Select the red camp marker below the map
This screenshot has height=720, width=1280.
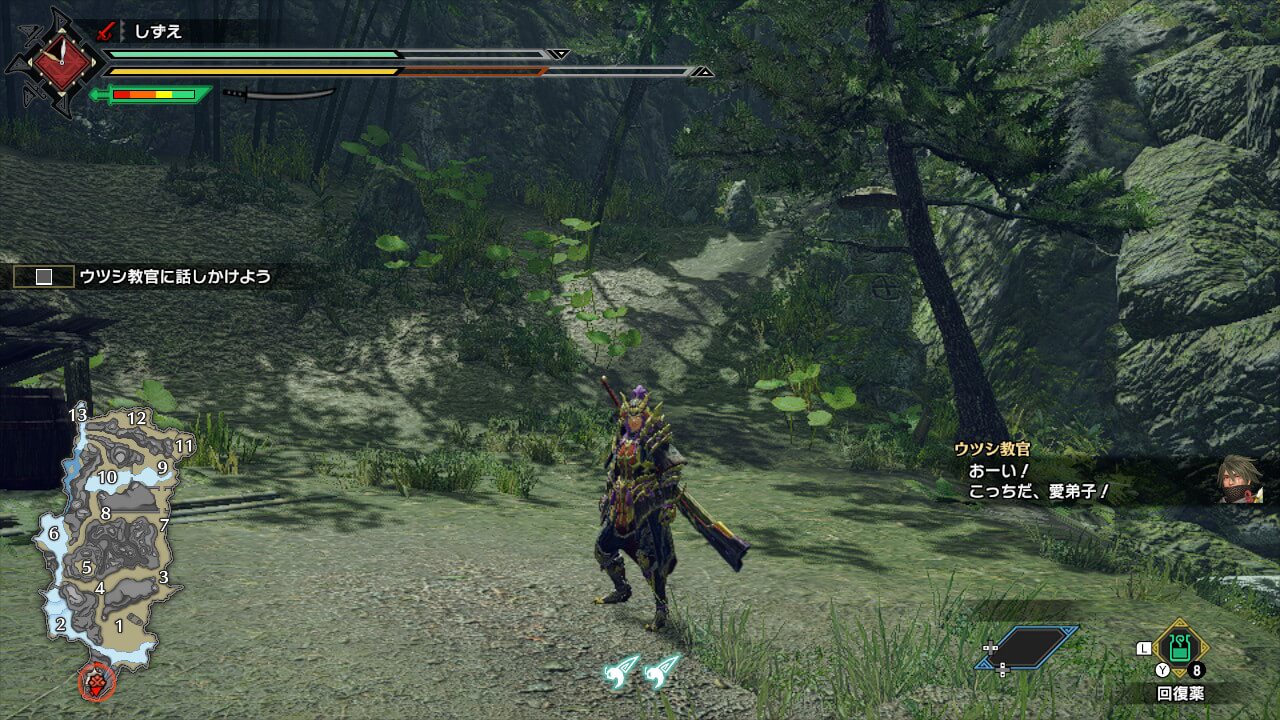[97, 682]
